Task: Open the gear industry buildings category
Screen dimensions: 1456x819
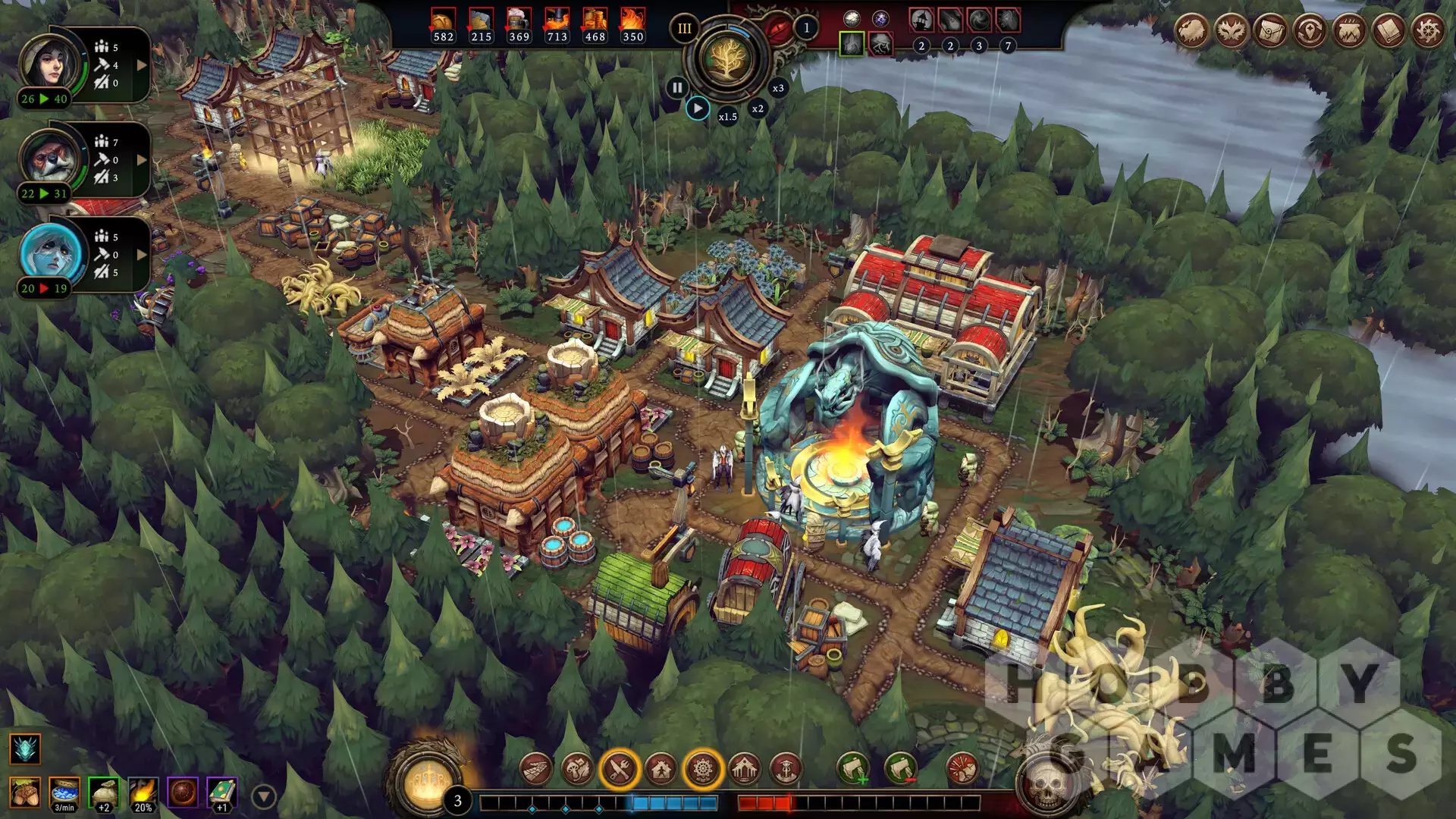Action: 703,770
